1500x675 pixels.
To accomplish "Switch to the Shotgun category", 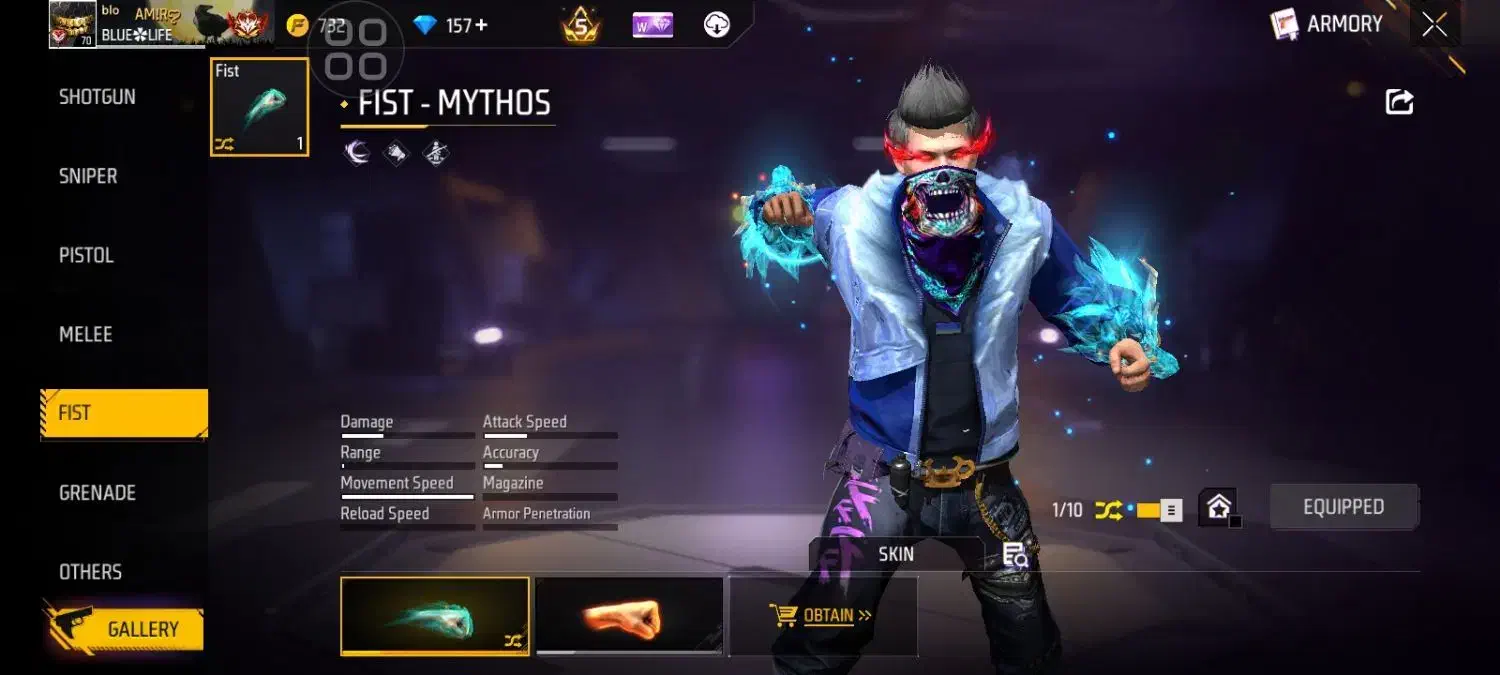I will point(97,97).
